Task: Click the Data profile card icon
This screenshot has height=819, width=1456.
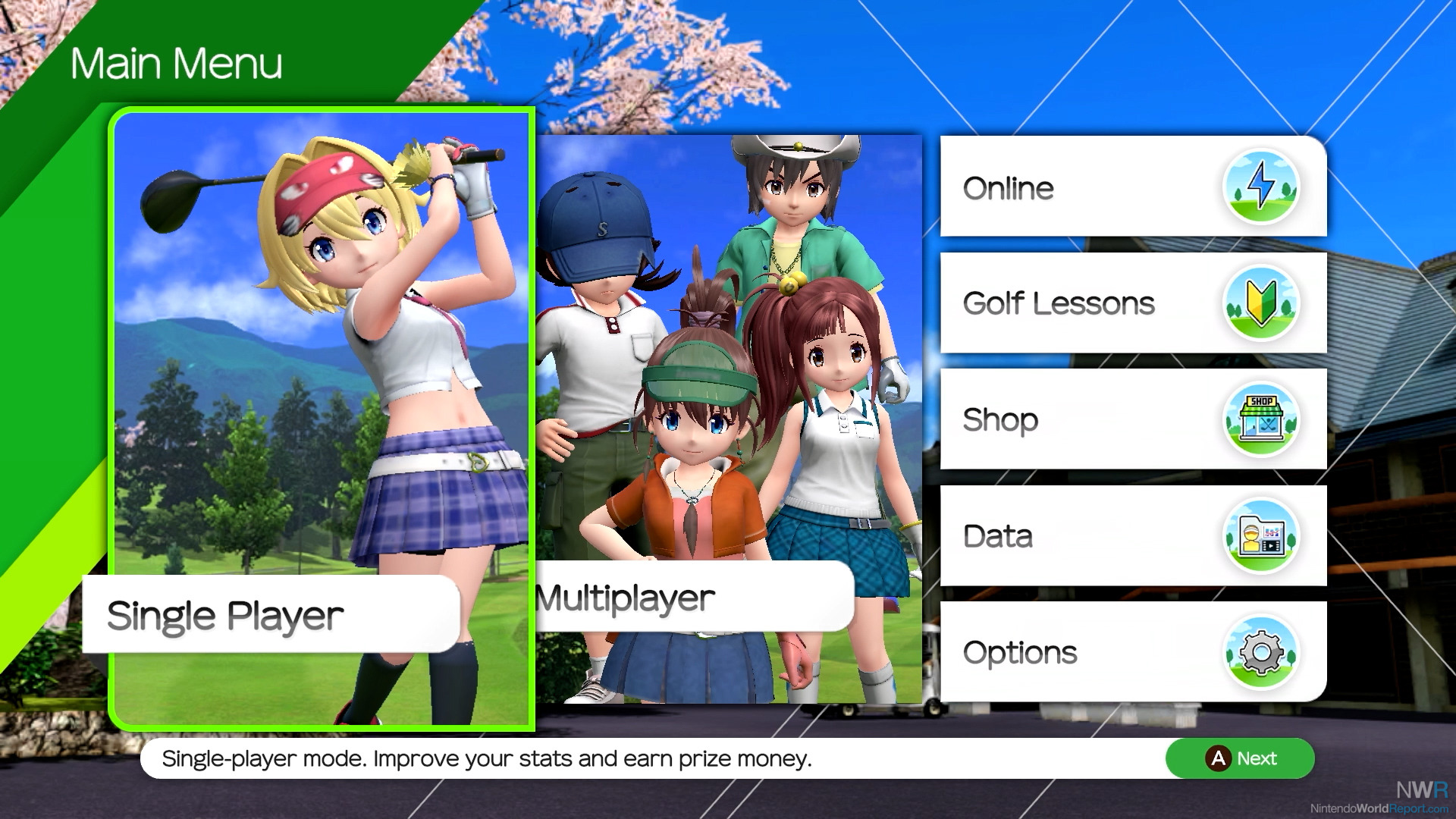Action: (1260, 536)
